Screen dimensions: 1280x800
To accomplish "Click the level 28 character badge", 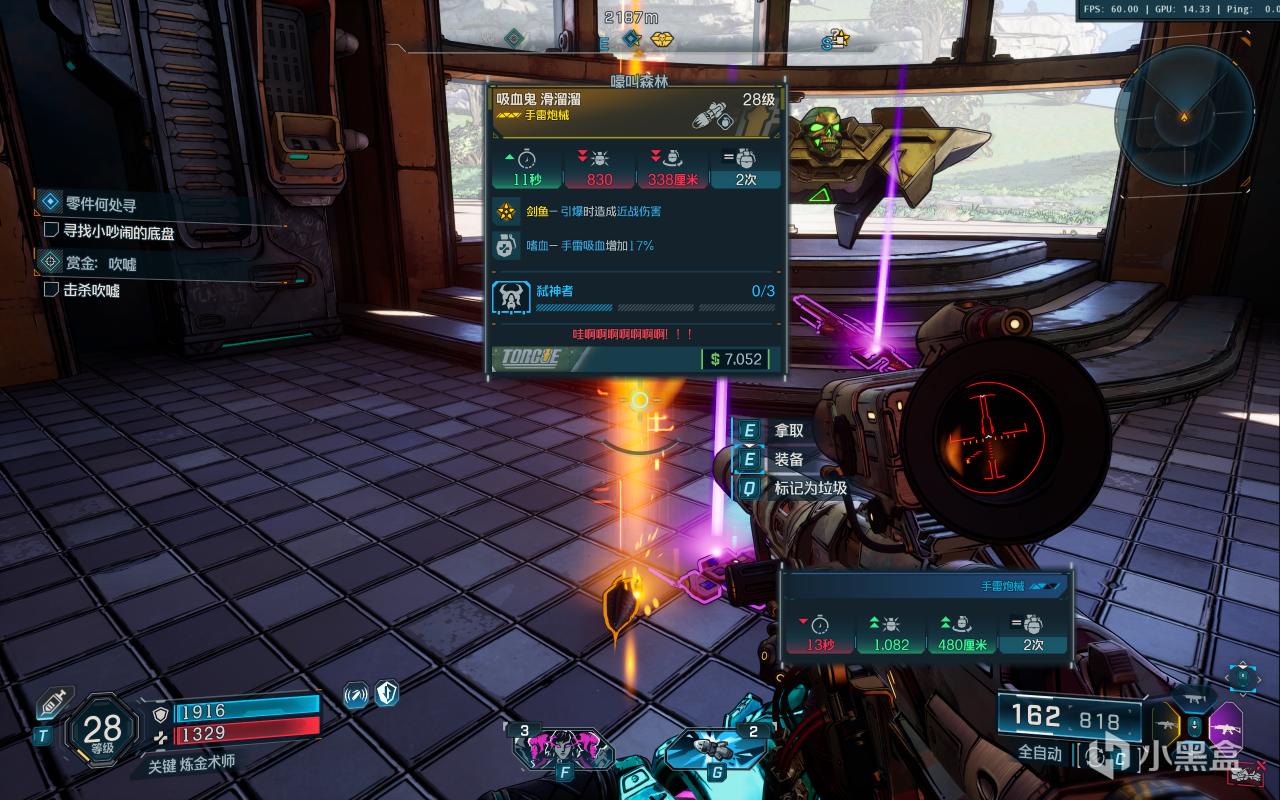I will pos(102,731).
